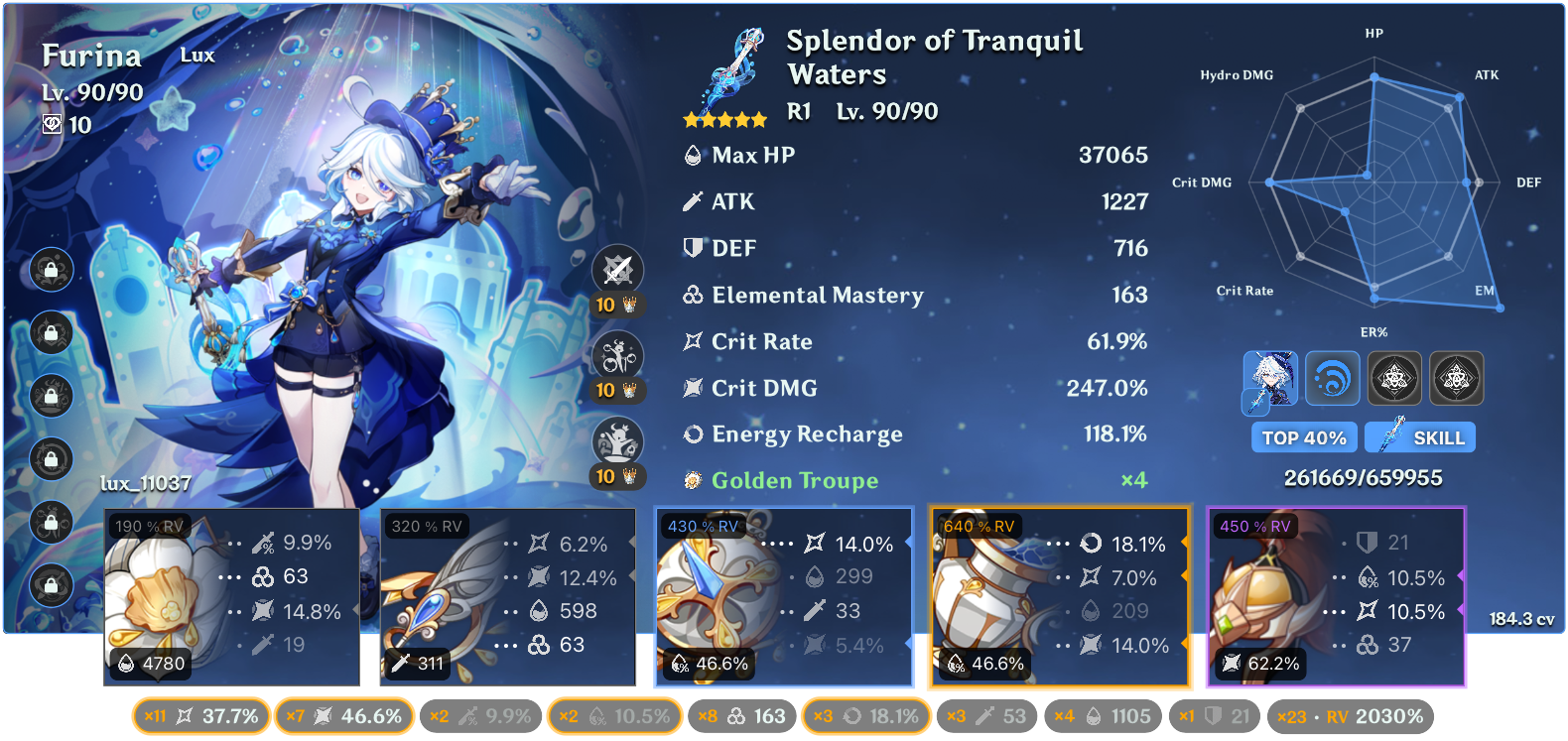Click Furina's small portrait icon above TOP 40%

1270,378
